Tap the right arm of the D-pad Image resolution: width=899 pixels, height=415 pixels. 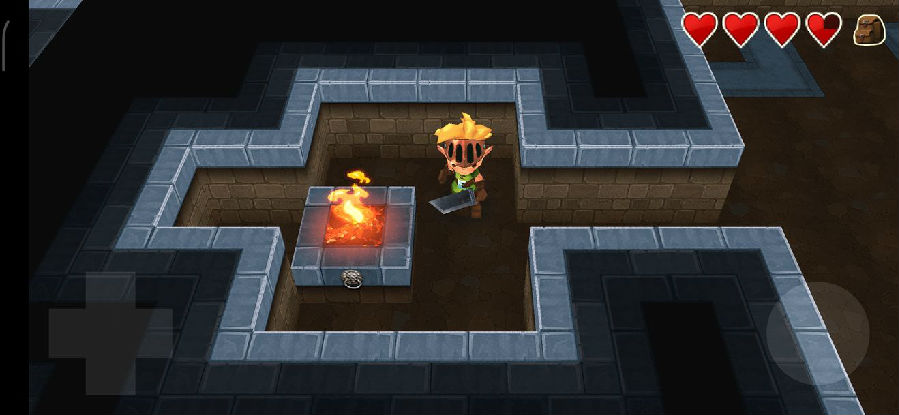point(153,333)
